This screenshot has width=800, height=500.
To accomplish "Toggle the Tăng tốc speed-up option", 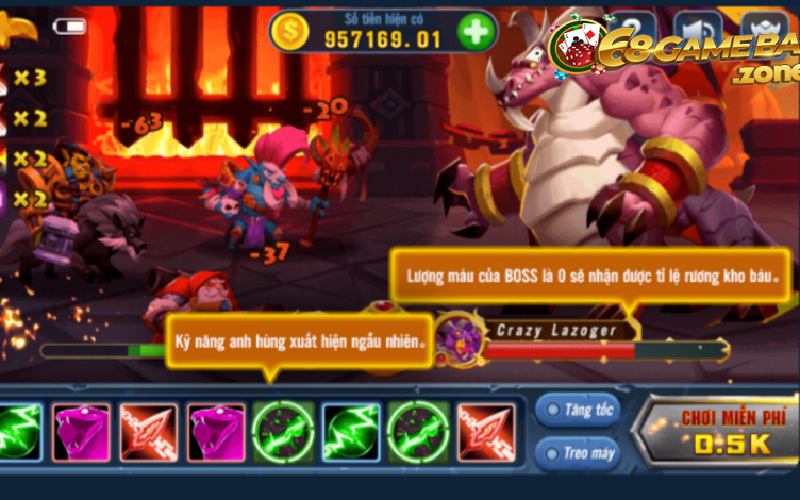I will point(578,410).
